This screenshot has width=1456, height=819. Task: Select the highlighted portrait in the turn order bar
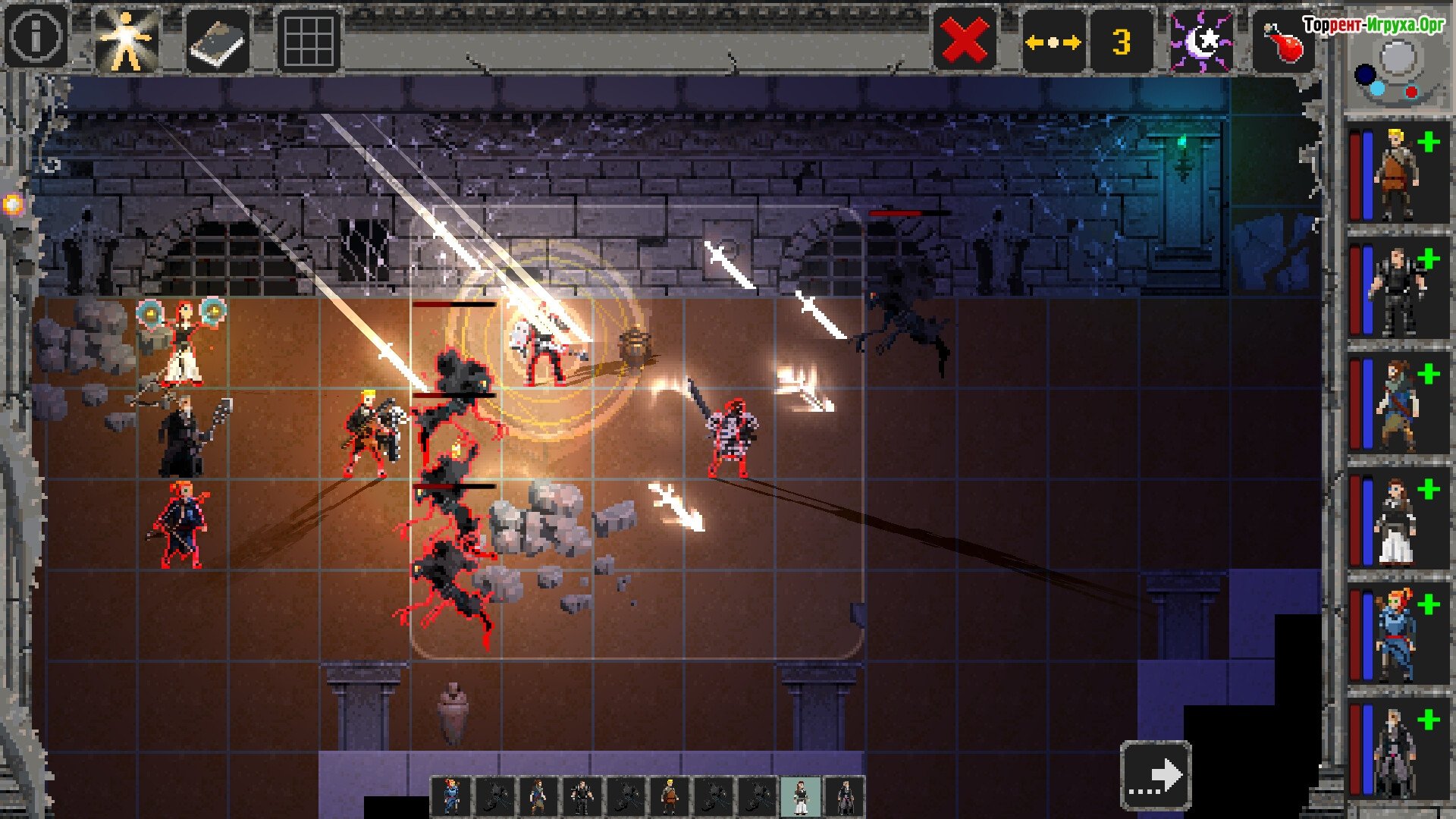click(x=800, y=796)
